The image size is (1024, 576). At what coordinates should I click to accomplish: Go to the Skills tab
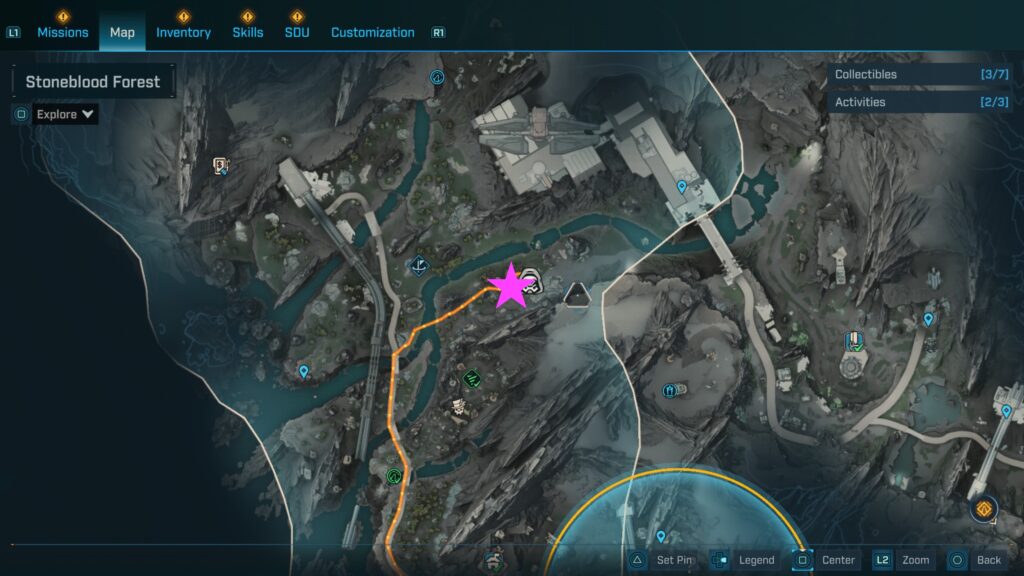point(248,32)
